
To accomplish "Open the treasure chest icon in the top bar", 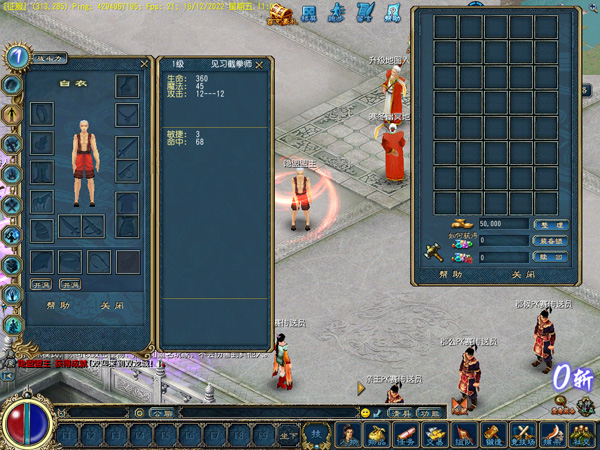I will (281, 12).
